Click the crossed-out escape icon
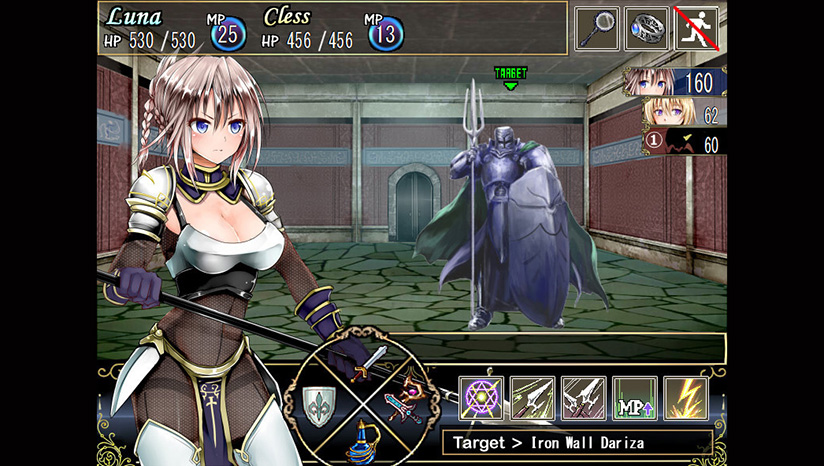The height and width of the screenshot is (466, 824). pyautogui.click(x=697, y=28)
